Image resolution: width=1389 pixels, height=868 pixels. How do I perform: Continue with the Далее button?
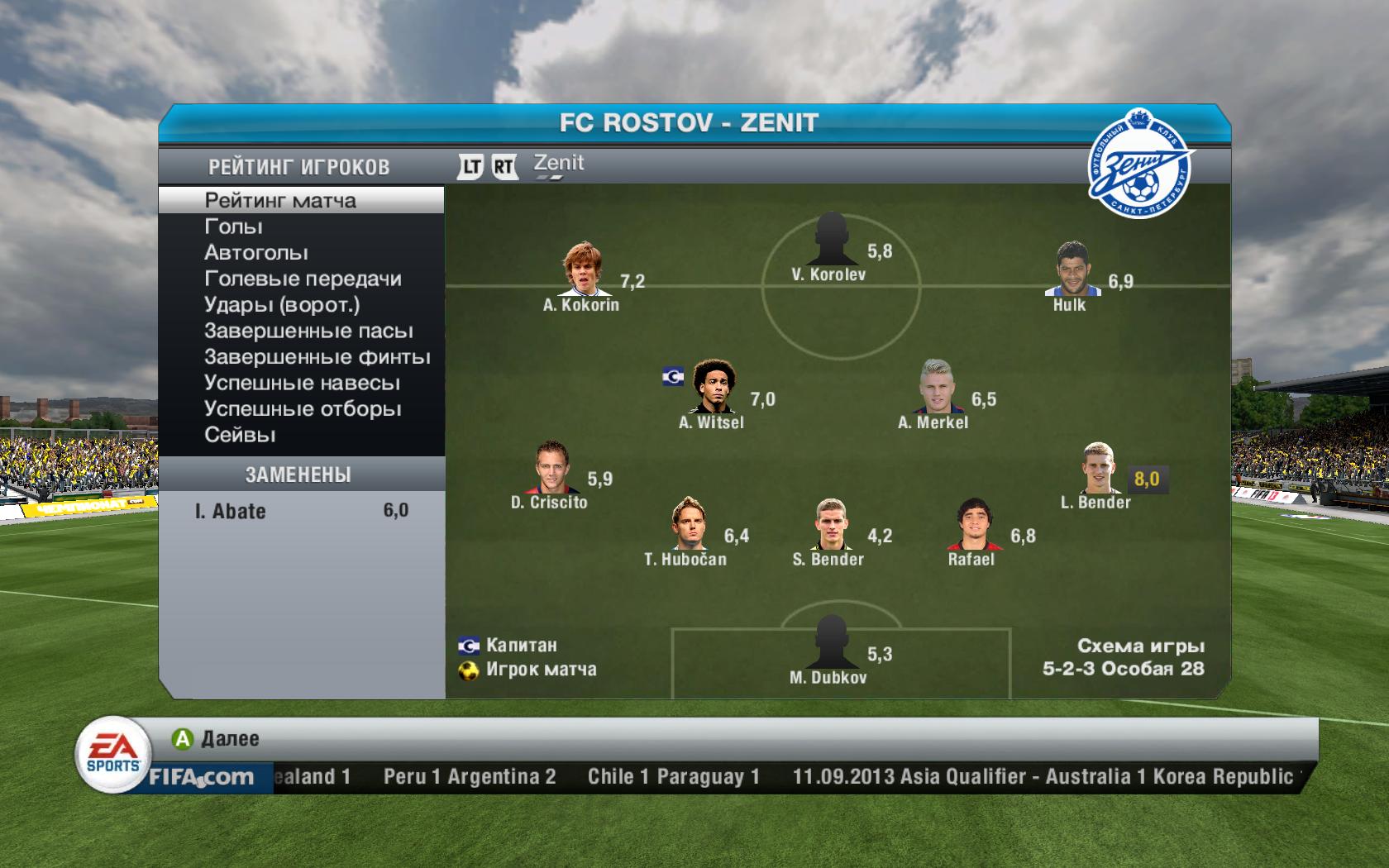point(217,738)
